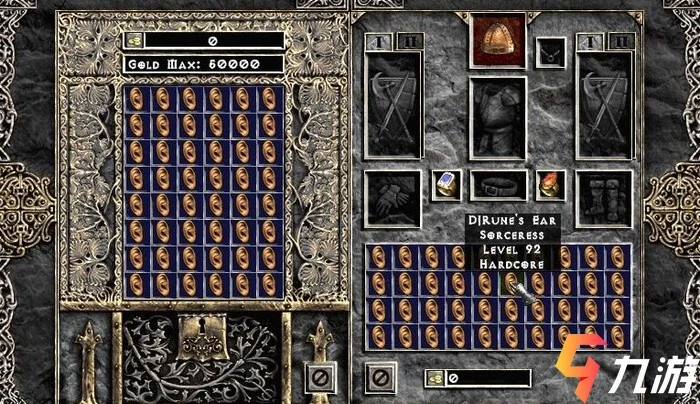Close the stash panel

point(319,377)
